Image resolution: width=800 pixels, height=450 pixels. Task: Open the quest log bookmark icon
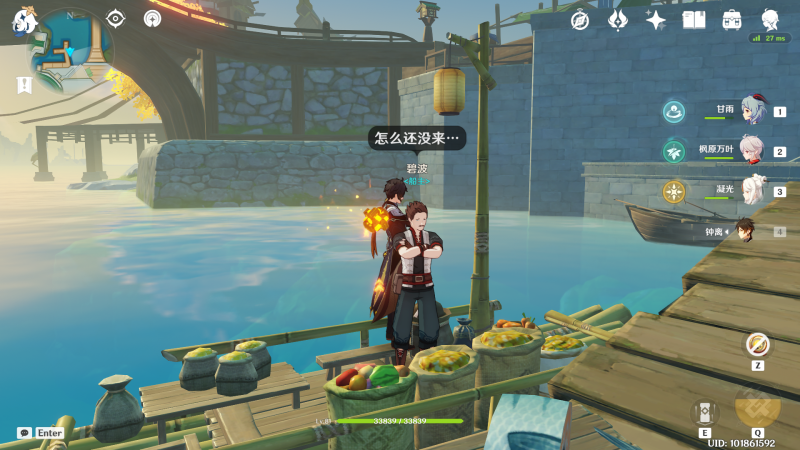click(24, 85)
